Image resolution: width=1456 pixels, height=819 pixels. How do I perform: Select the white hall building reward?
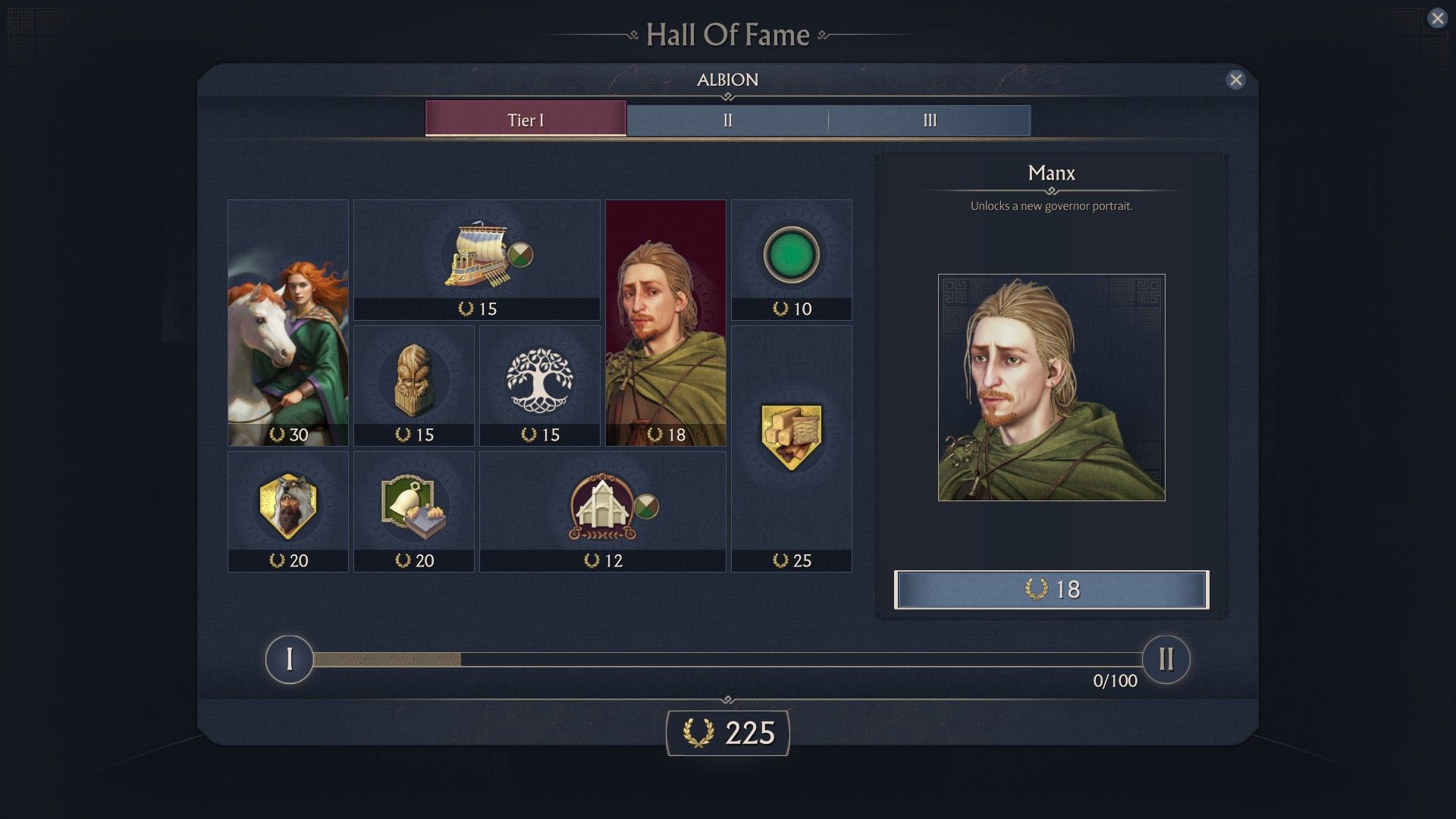click(602, 511)
